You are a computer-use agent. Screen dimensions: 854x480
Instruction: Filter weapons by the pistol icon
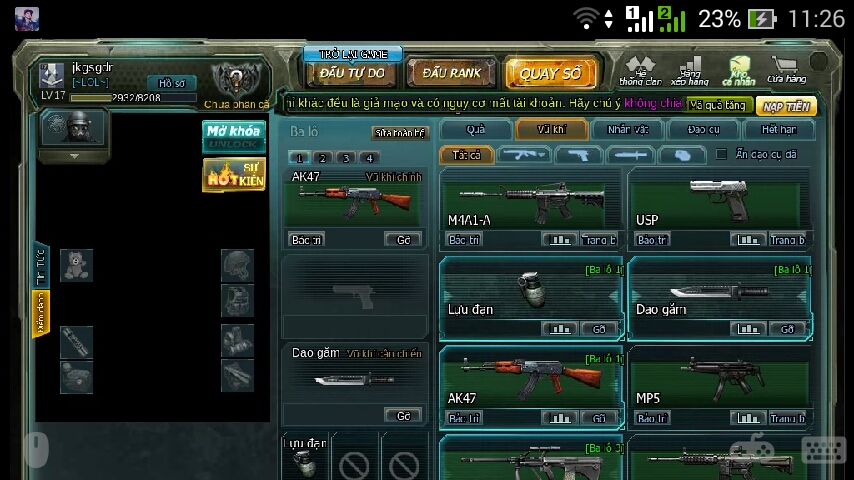click(577, 155)
